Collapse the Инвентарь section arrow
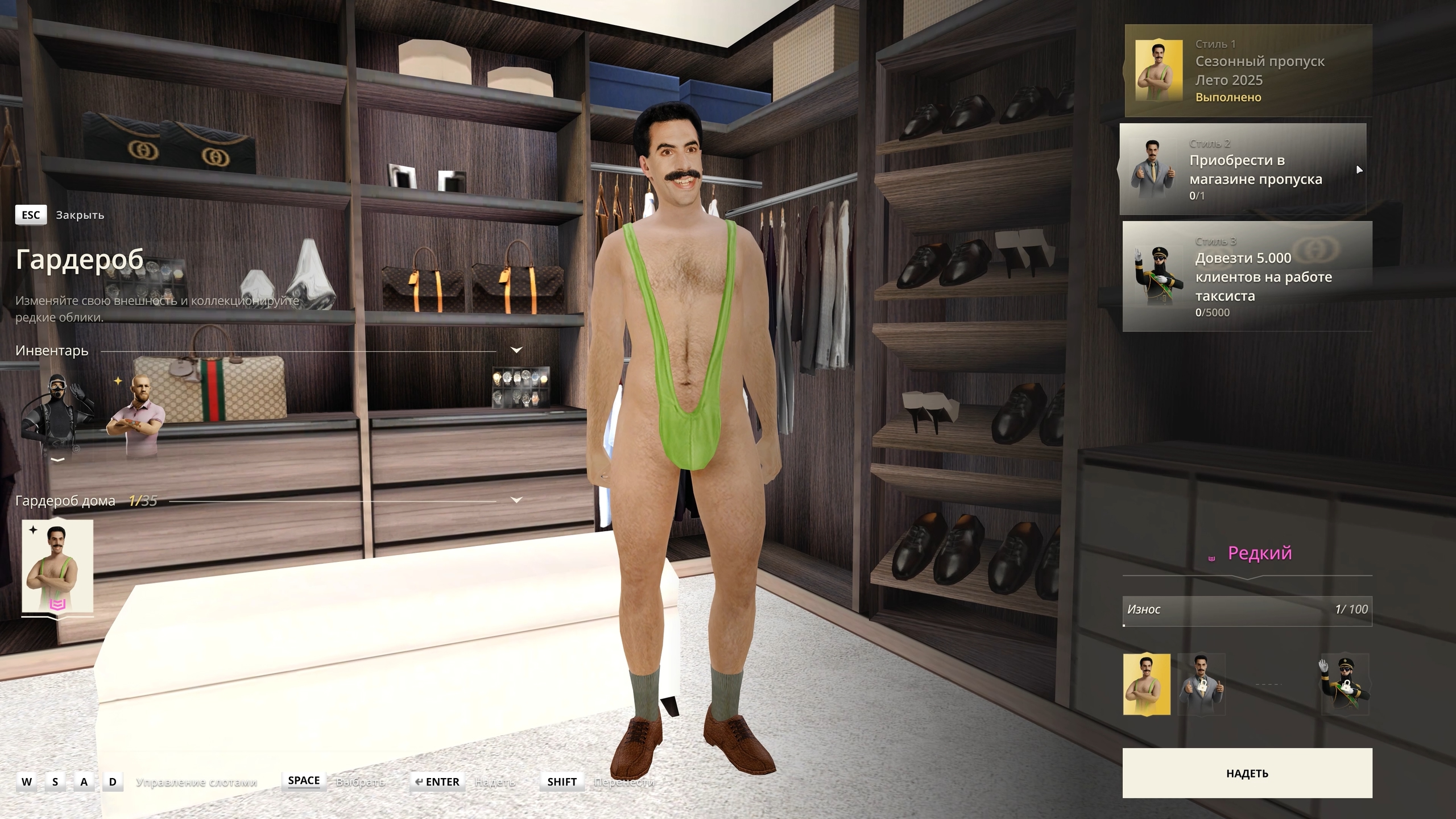Screen dimensions: 1456x819 [x=516, y=350]
